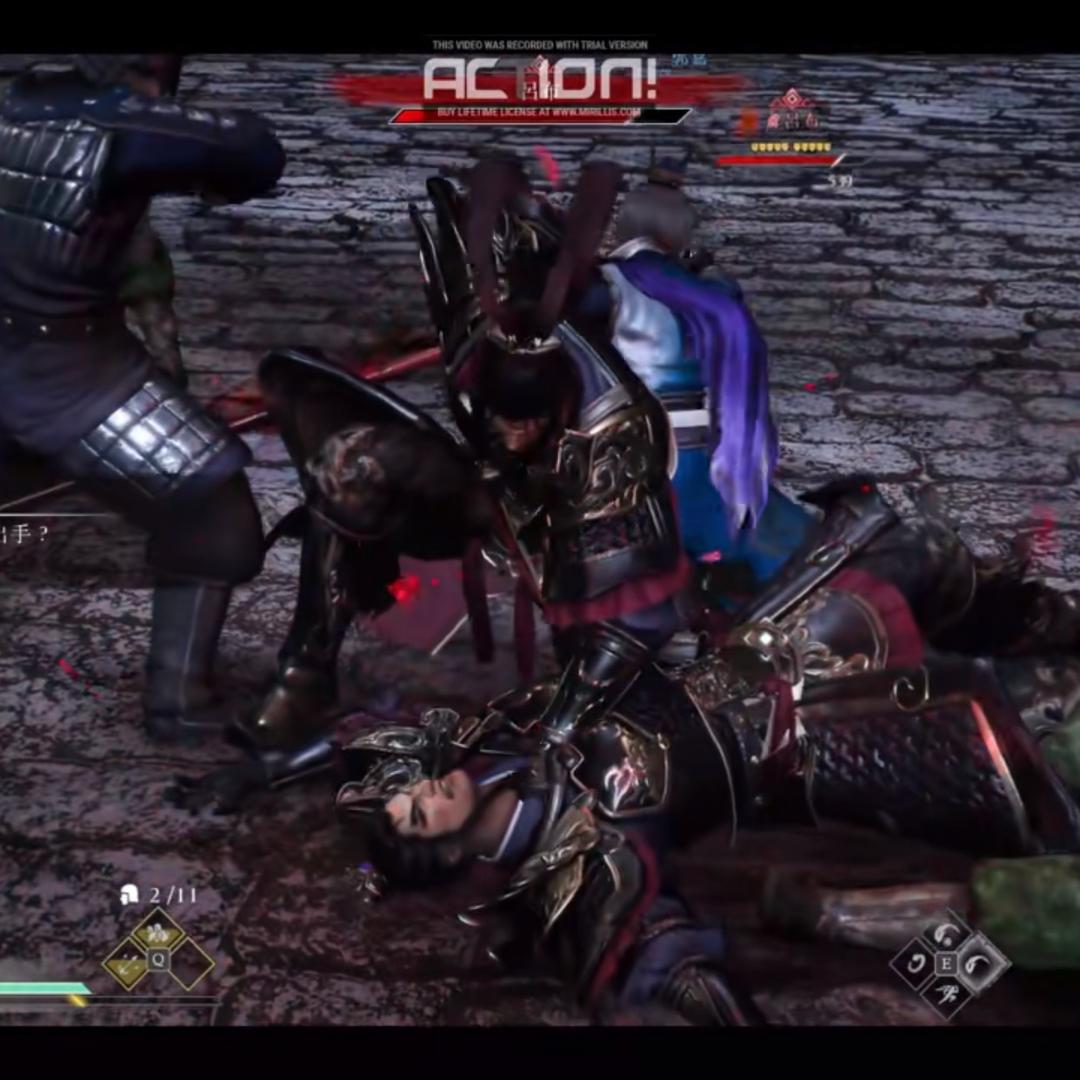Activate the bottom skill icon in the E wheel
The width and height of the screenshot is (1080, 1080).
coord(946,993)
